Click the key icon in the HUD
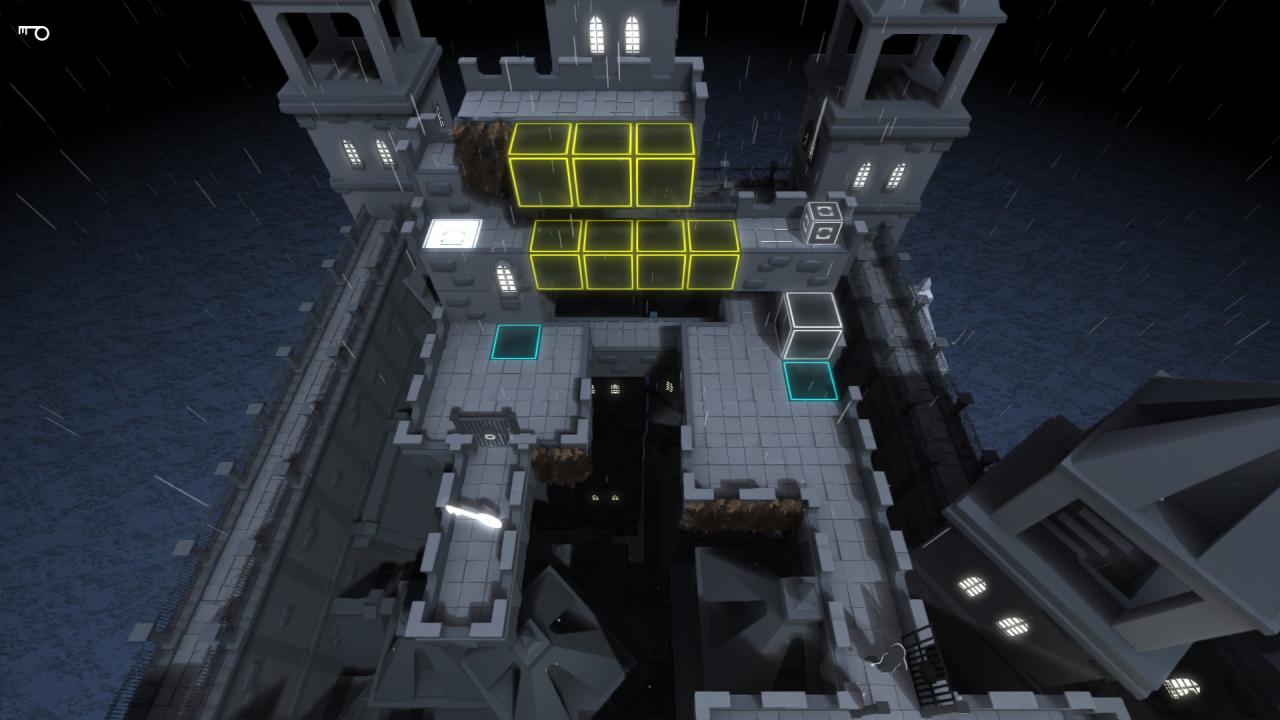Image resolution: width=1280 pixels, height=720 pixels. coord(34,33)
